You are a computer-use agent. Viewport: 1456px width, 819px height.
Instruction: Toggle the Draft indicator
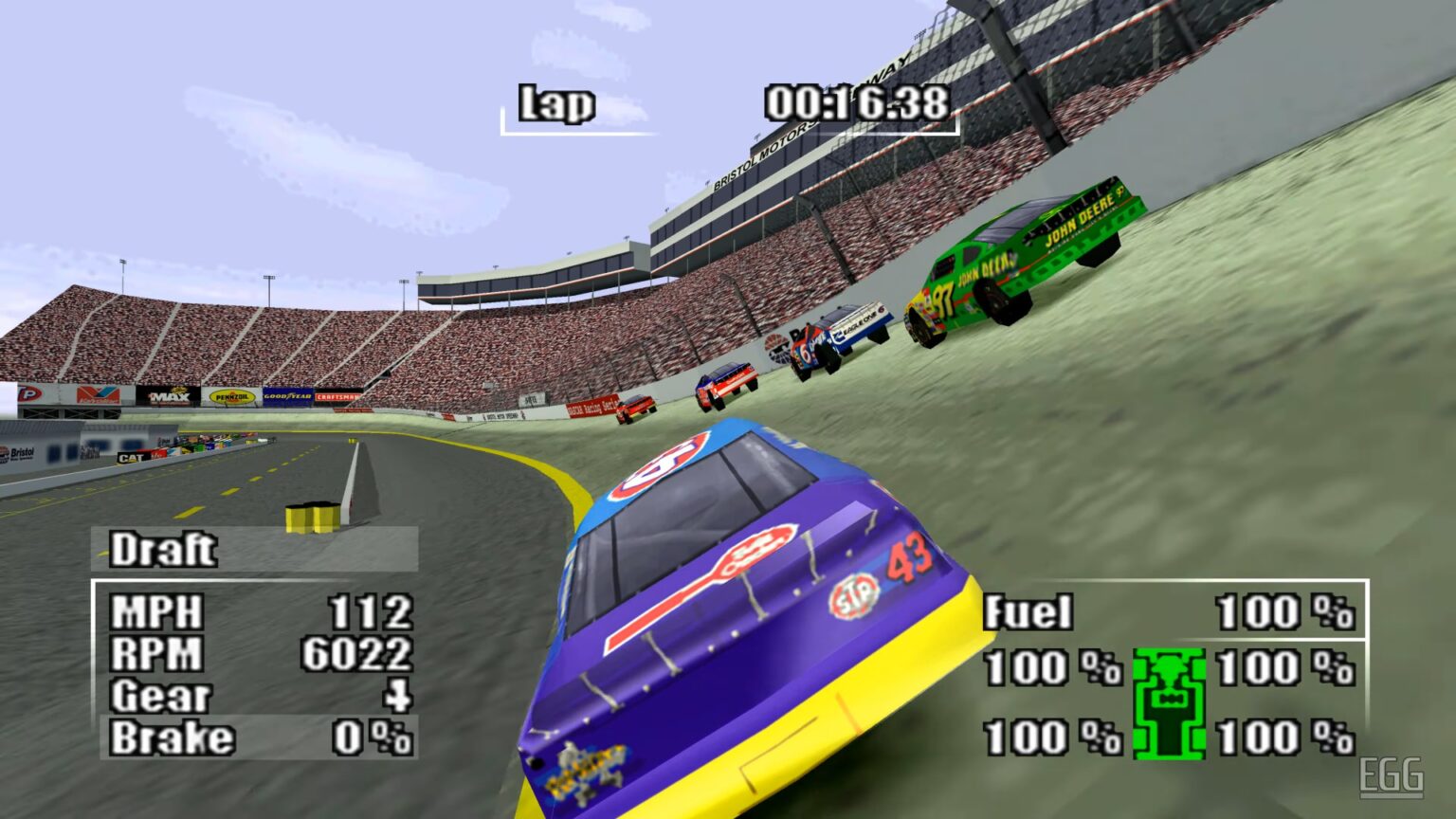(163, 550)
